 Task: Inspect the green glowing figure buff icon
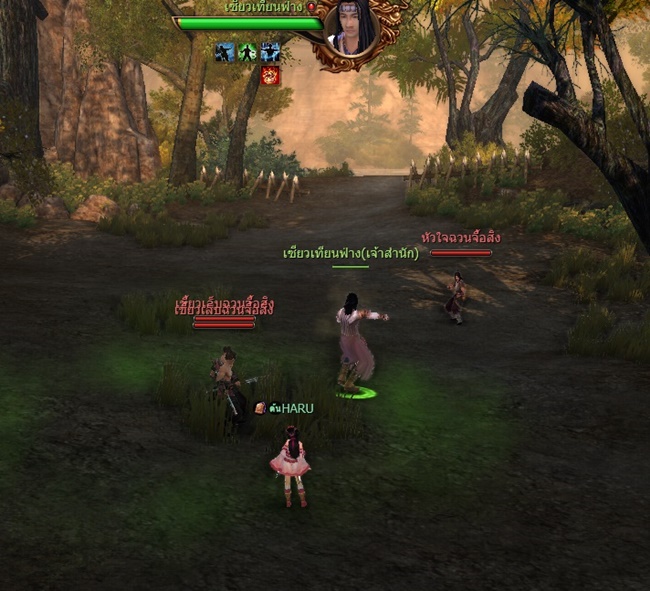(x=247, y=52)
